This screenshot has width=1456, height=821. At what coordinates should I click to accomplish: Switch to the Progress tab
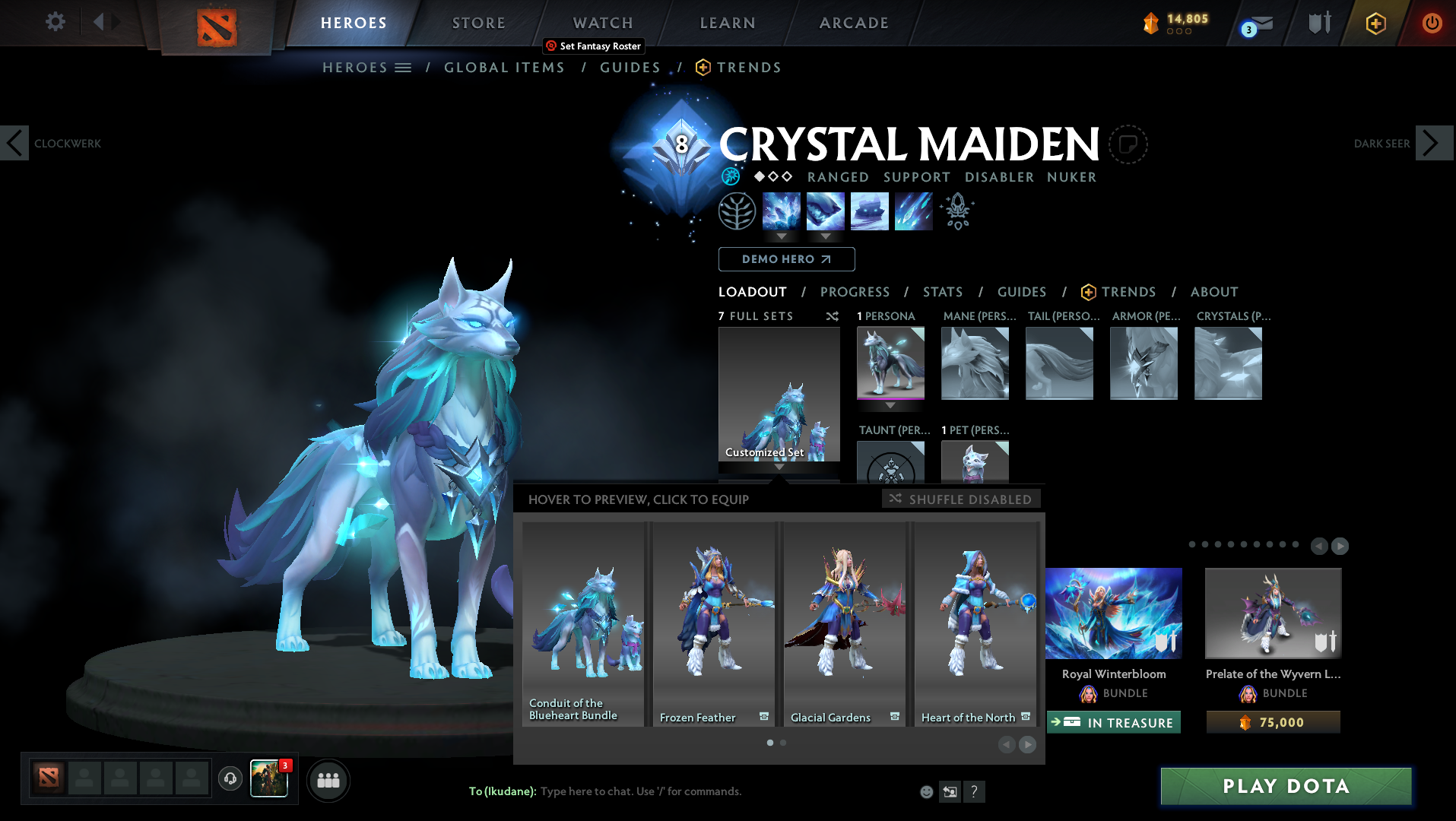855,292
